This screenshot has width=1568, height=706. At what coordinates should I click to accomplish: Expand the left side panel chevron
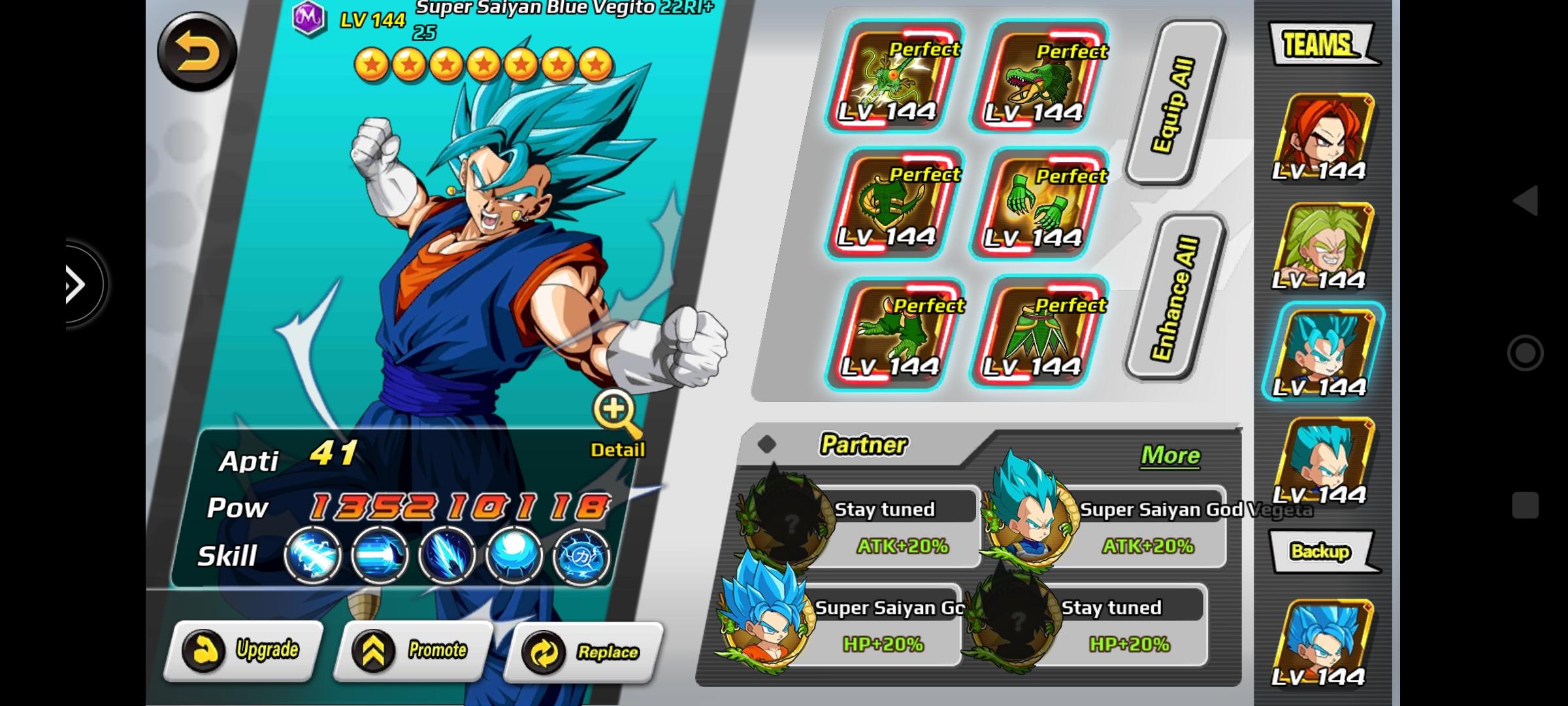click(x=74, y=283)
